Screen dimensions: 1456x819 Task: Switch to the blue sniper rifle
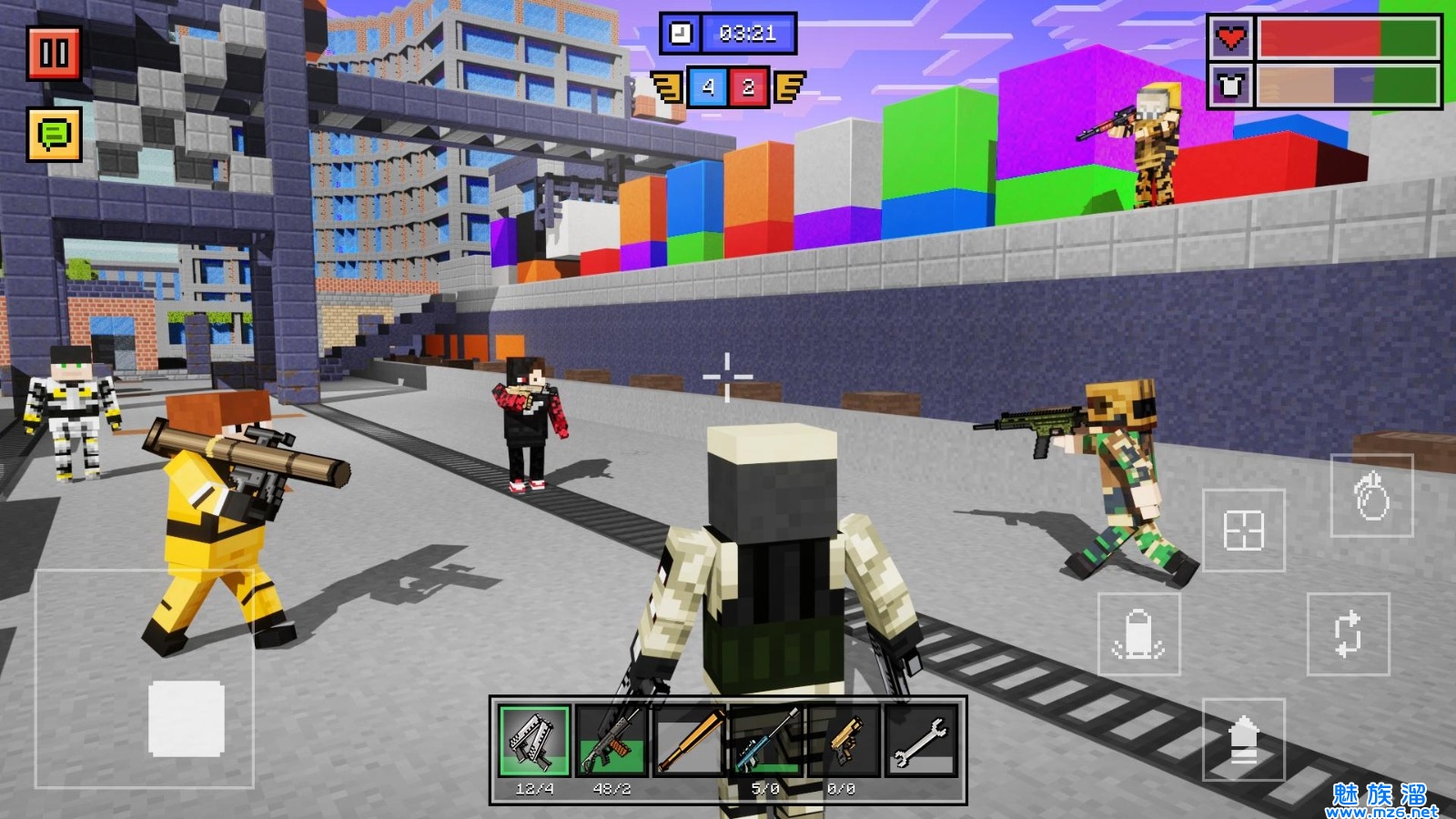[x=766, y=740]
